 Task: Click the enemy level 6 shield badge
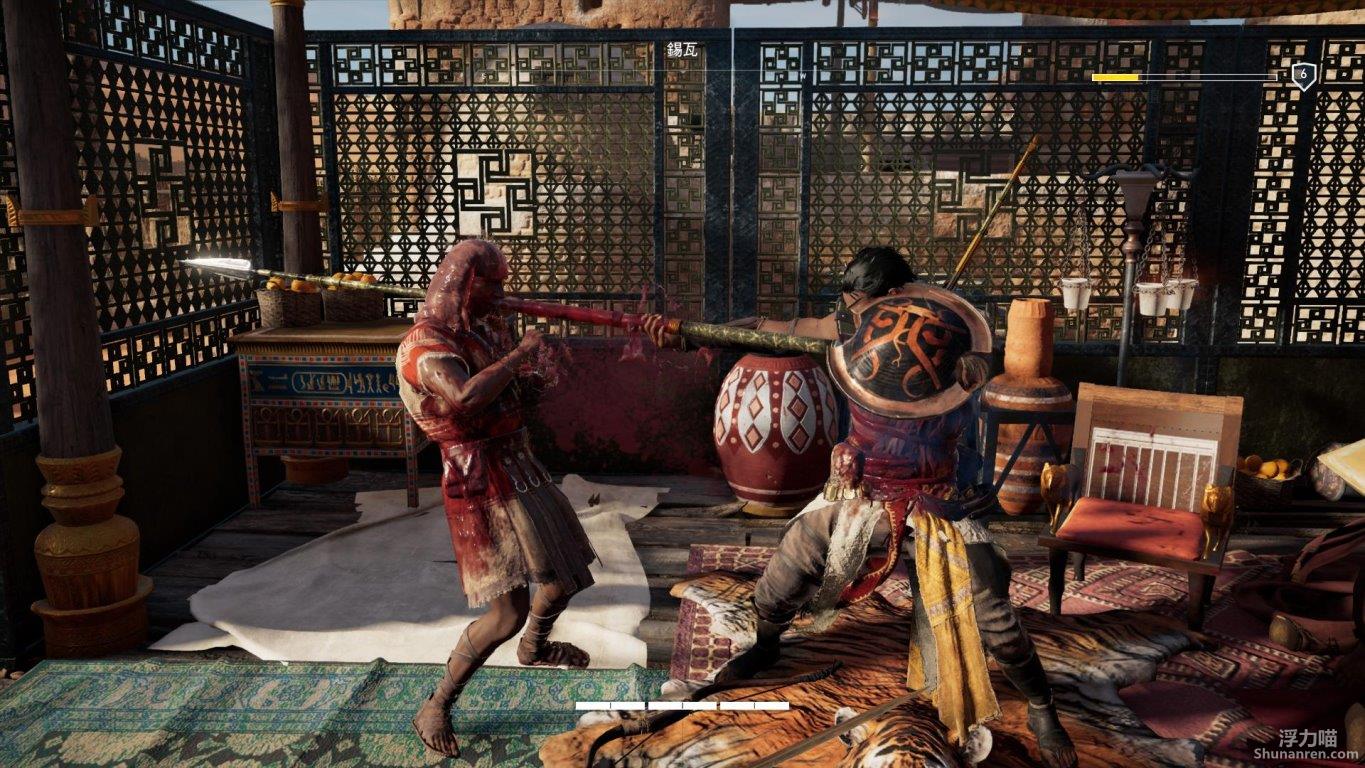point(1303,76)
